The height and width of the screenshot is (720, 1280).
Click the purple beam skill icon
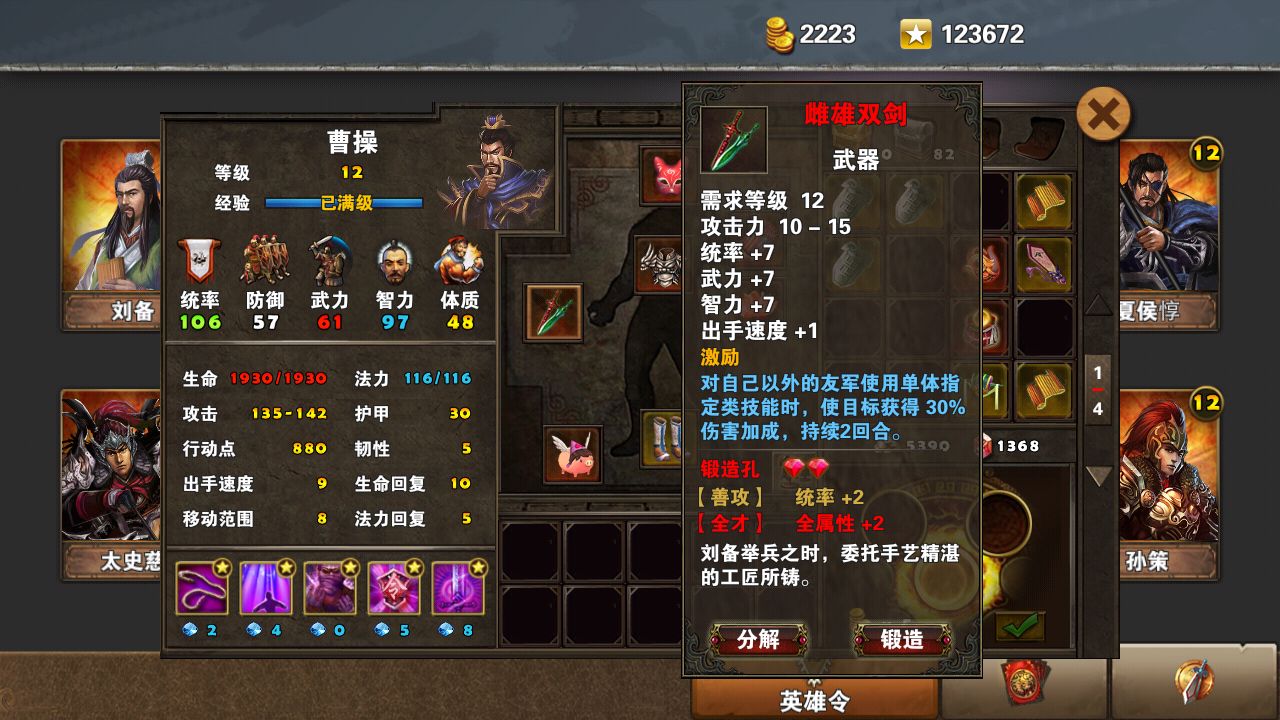tap(265, 588)
